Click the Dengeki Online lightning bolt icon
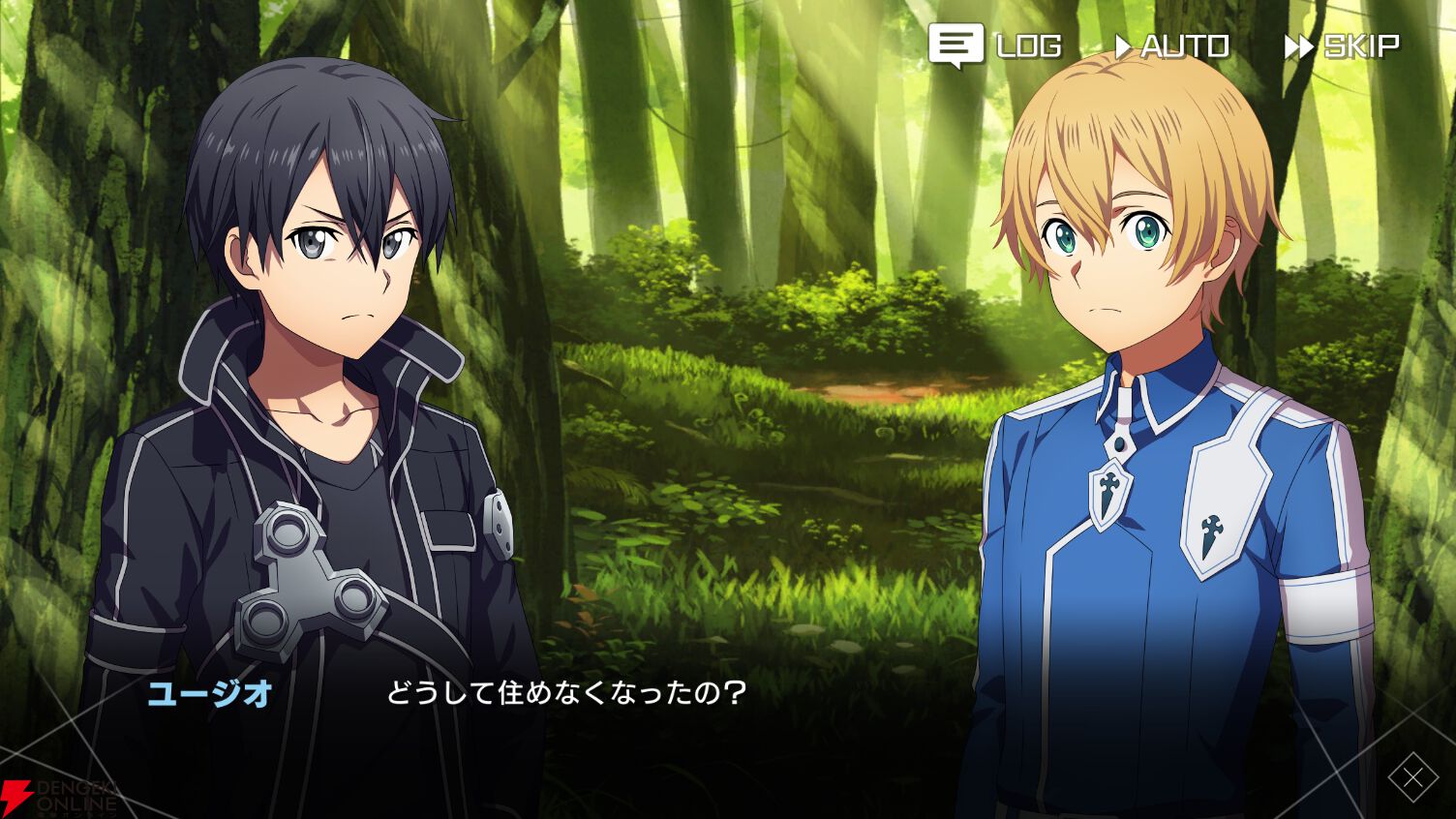Viewport: 1456px width, 819px height. [16, 795]
